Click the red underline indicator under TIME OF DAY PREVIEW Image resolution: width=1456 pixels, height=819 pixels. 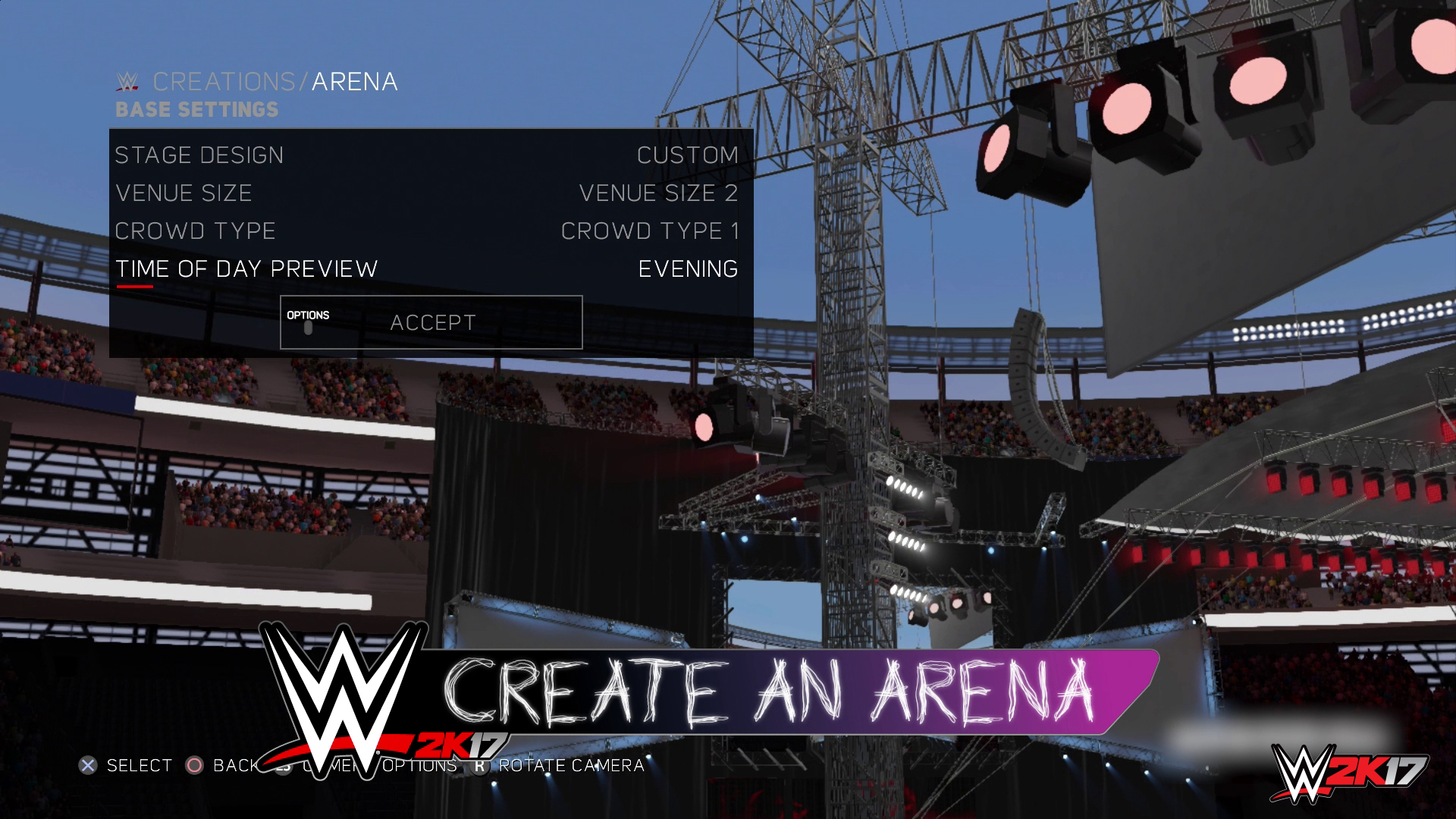pos(133,286)
